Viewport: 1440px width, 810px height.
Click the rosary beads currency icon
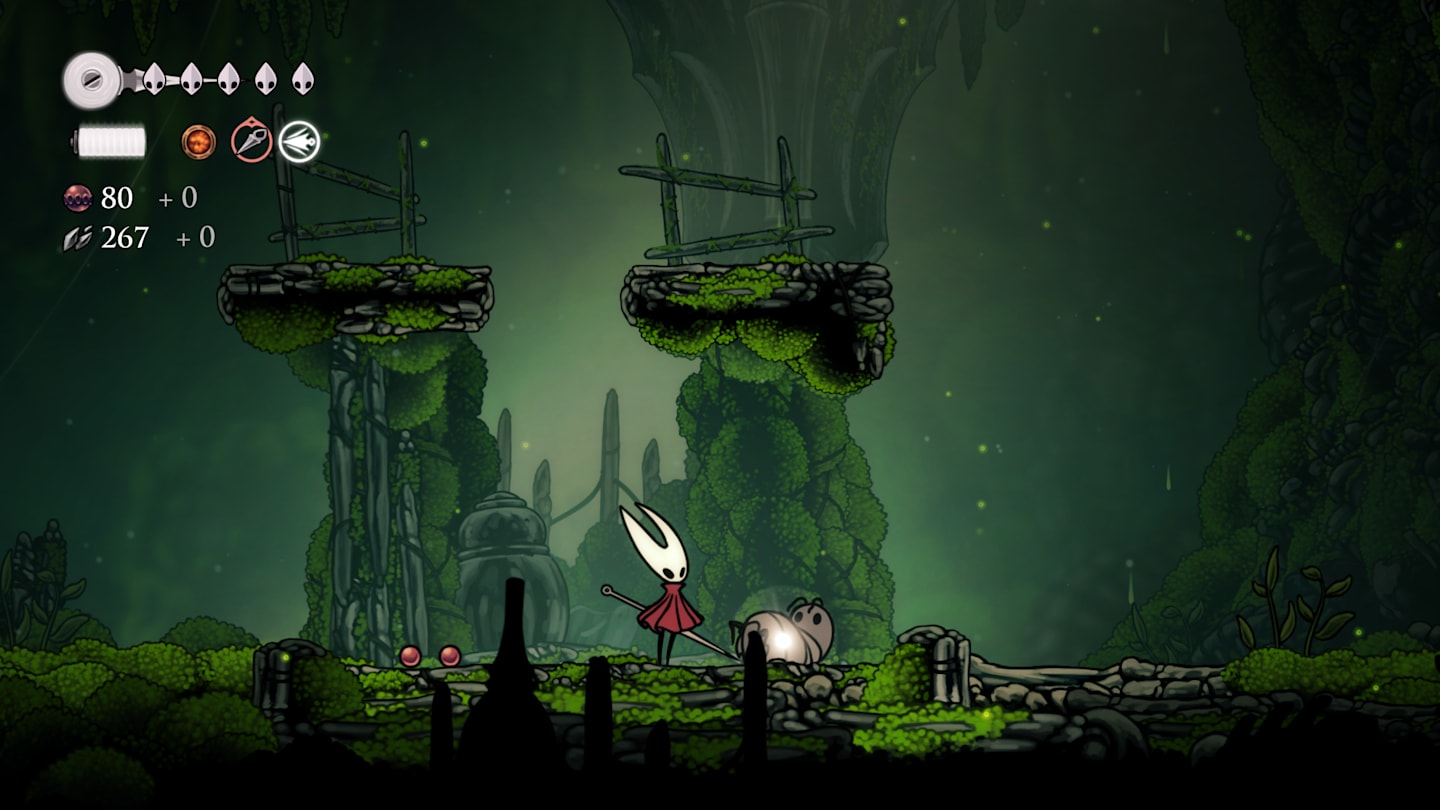point(77,198)
